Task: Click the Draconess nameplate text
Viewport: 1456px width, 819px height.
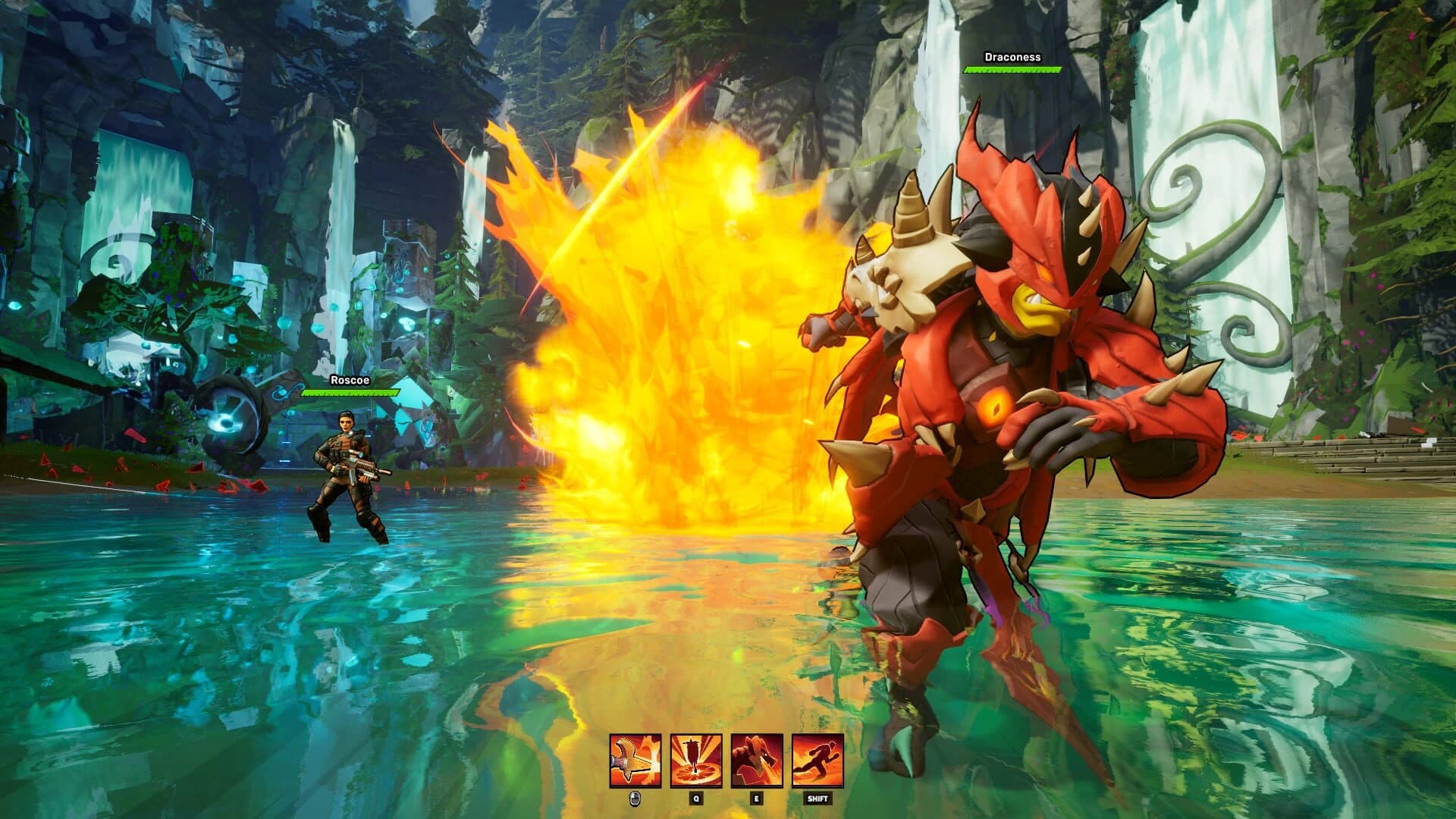Action: tap(1012, 56)
